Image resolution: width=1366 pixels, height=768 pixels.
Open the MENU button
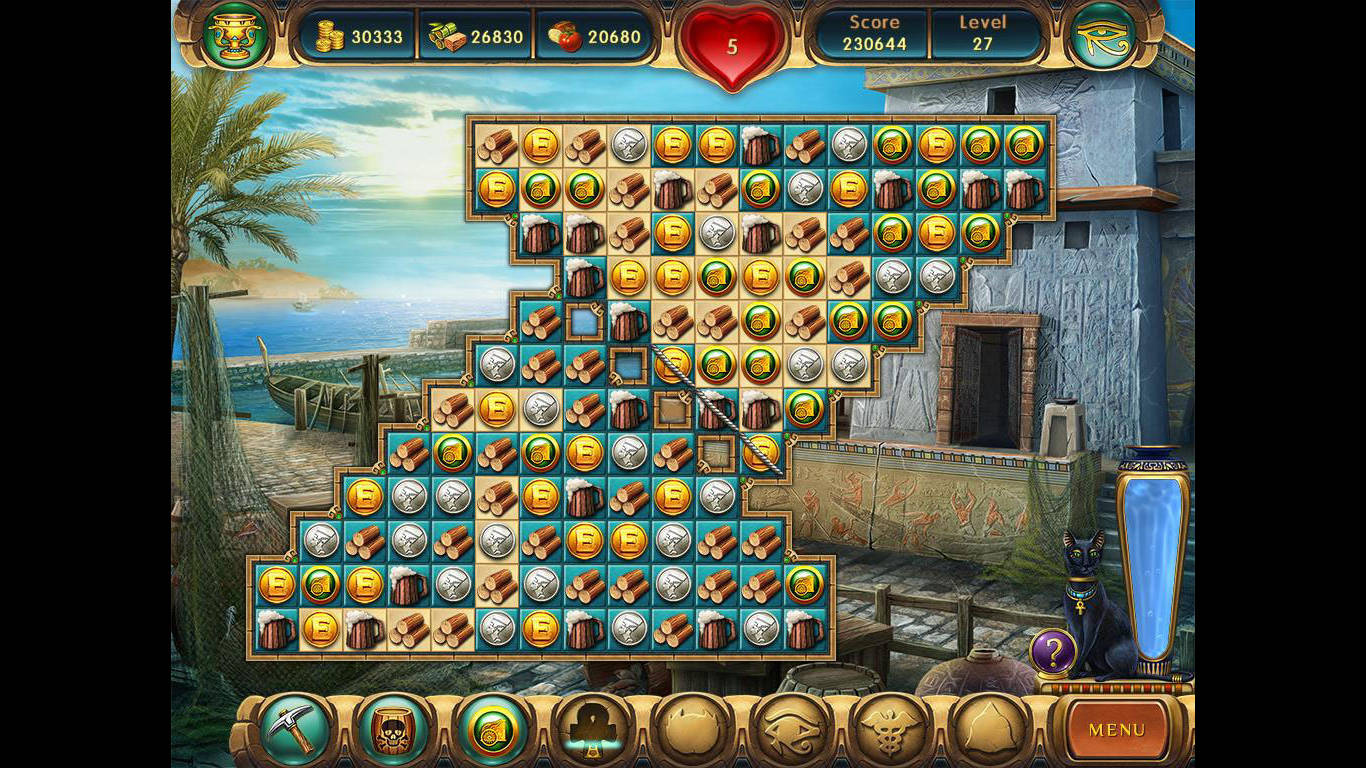[1117, 731]
